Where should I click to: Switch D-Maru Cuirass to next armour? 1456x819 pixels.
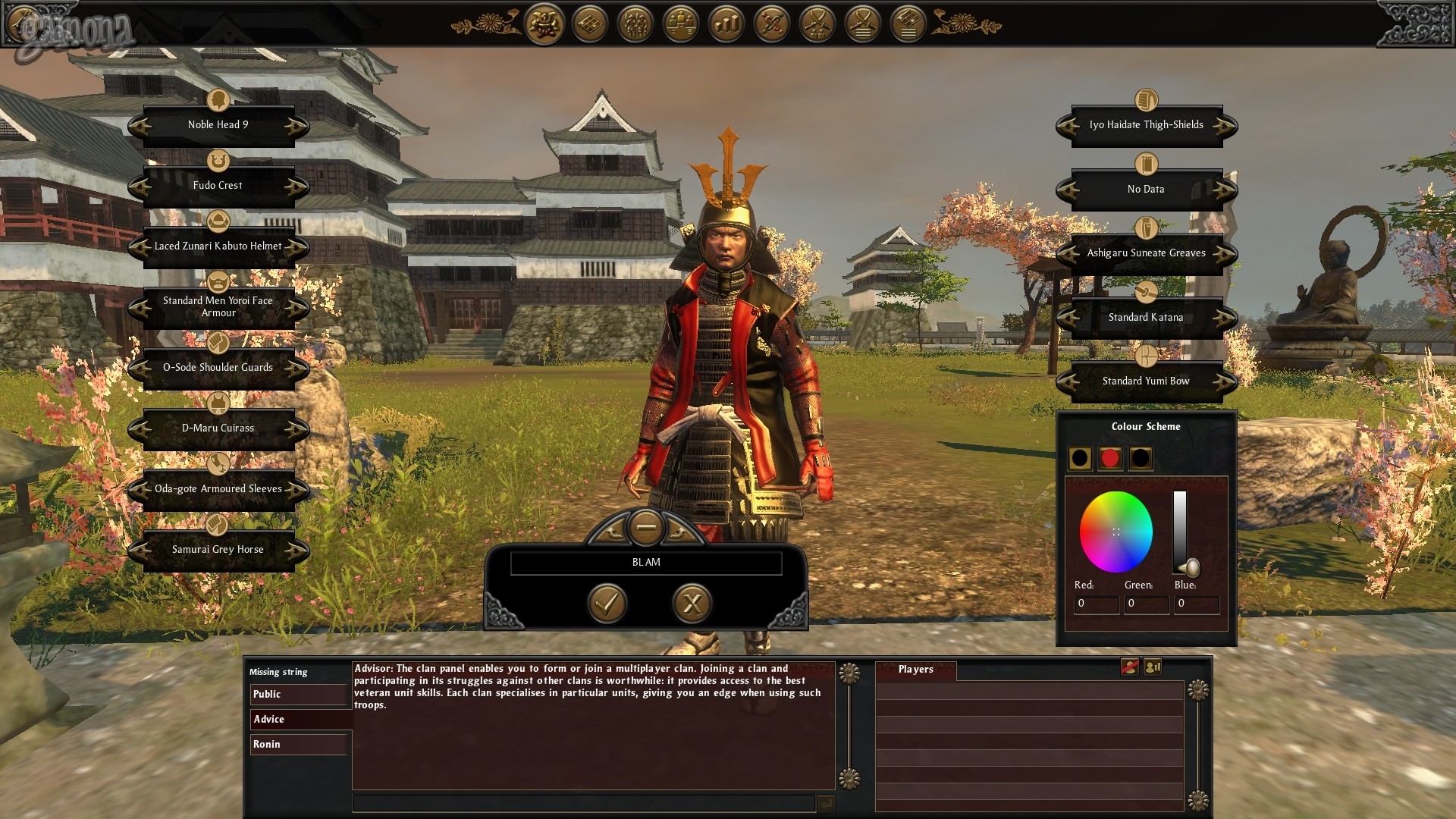coord(297,429)
